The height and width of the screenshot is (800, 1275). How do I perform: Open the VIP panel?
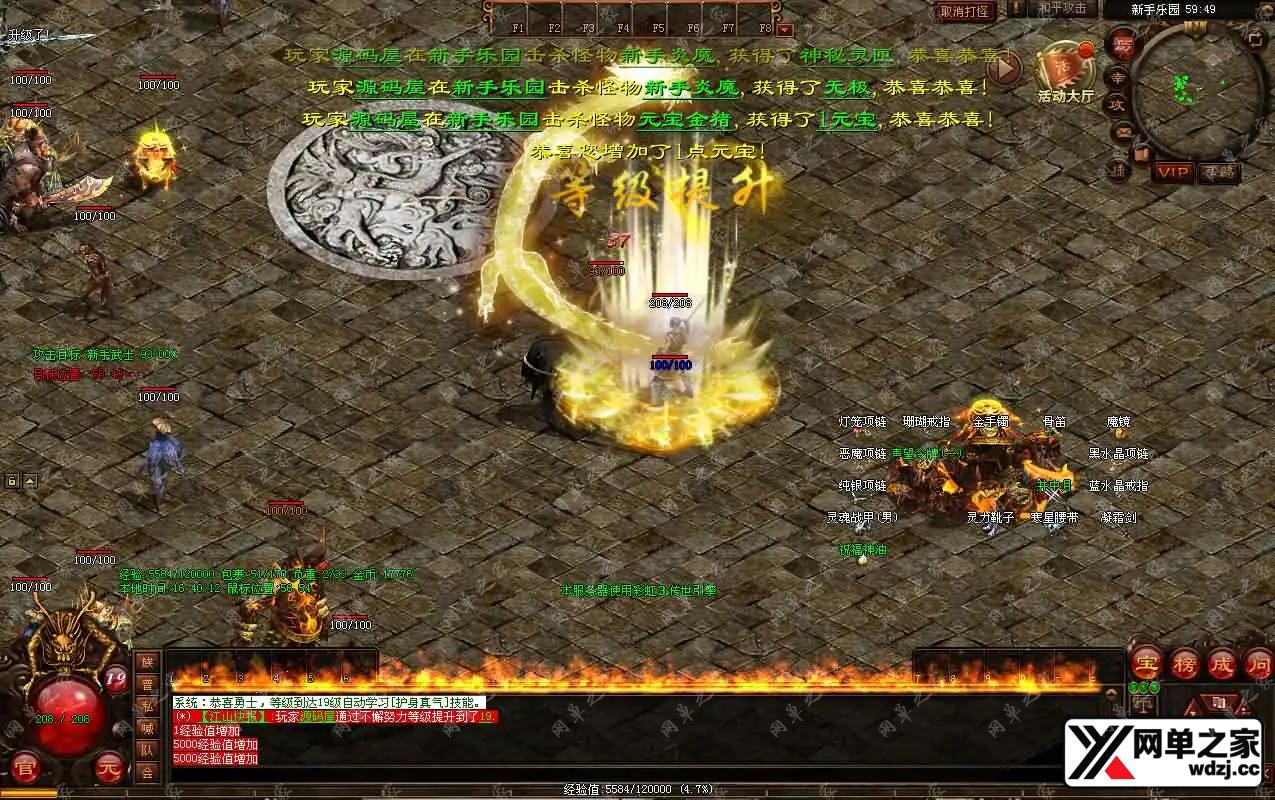1173,172
